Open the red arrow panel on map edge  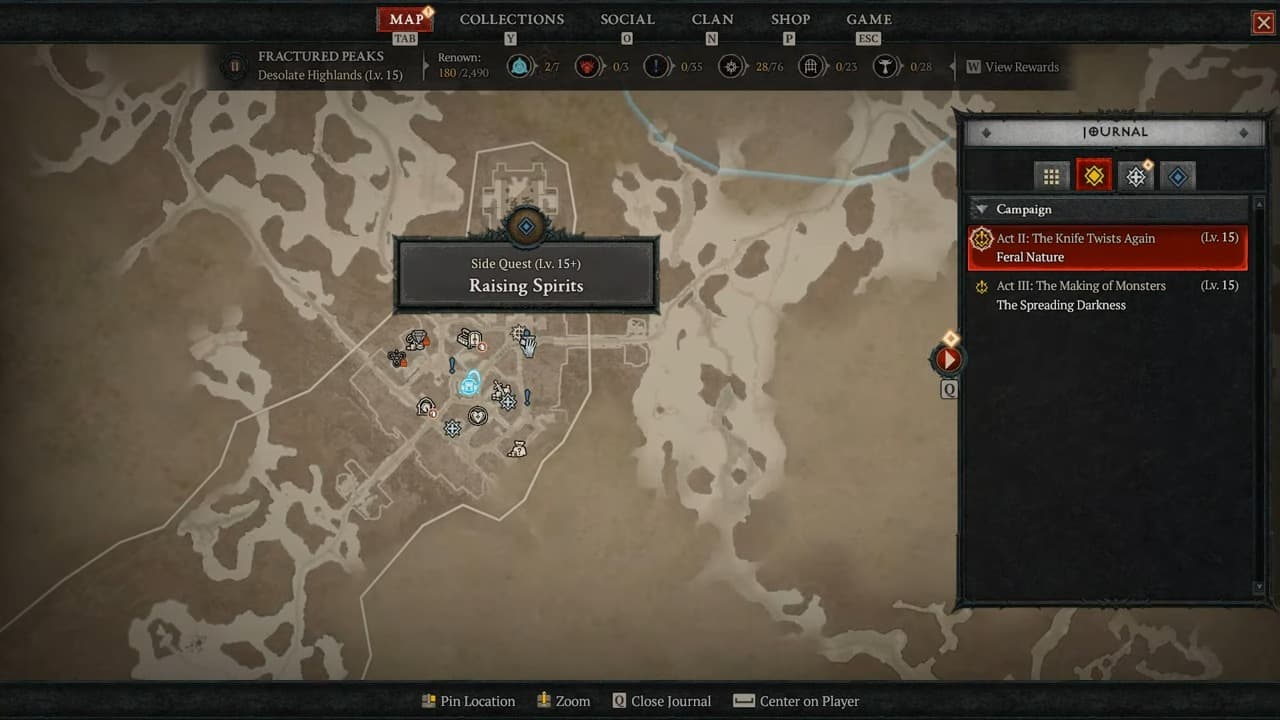pos(946,359)
